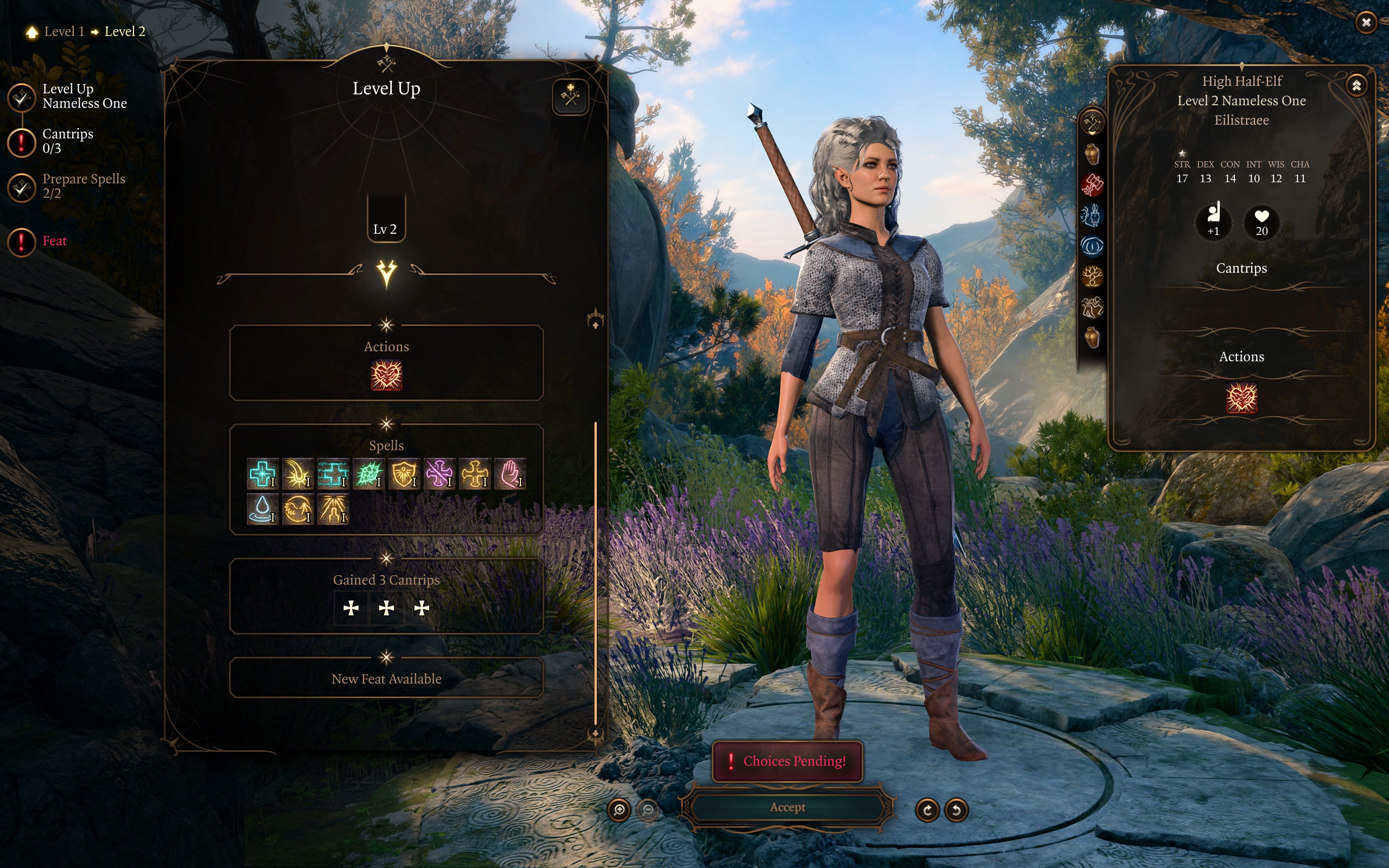The width and height of the screenshot is (1389, 868).
Task: Click the Accept button
Action: coord(787,807)
